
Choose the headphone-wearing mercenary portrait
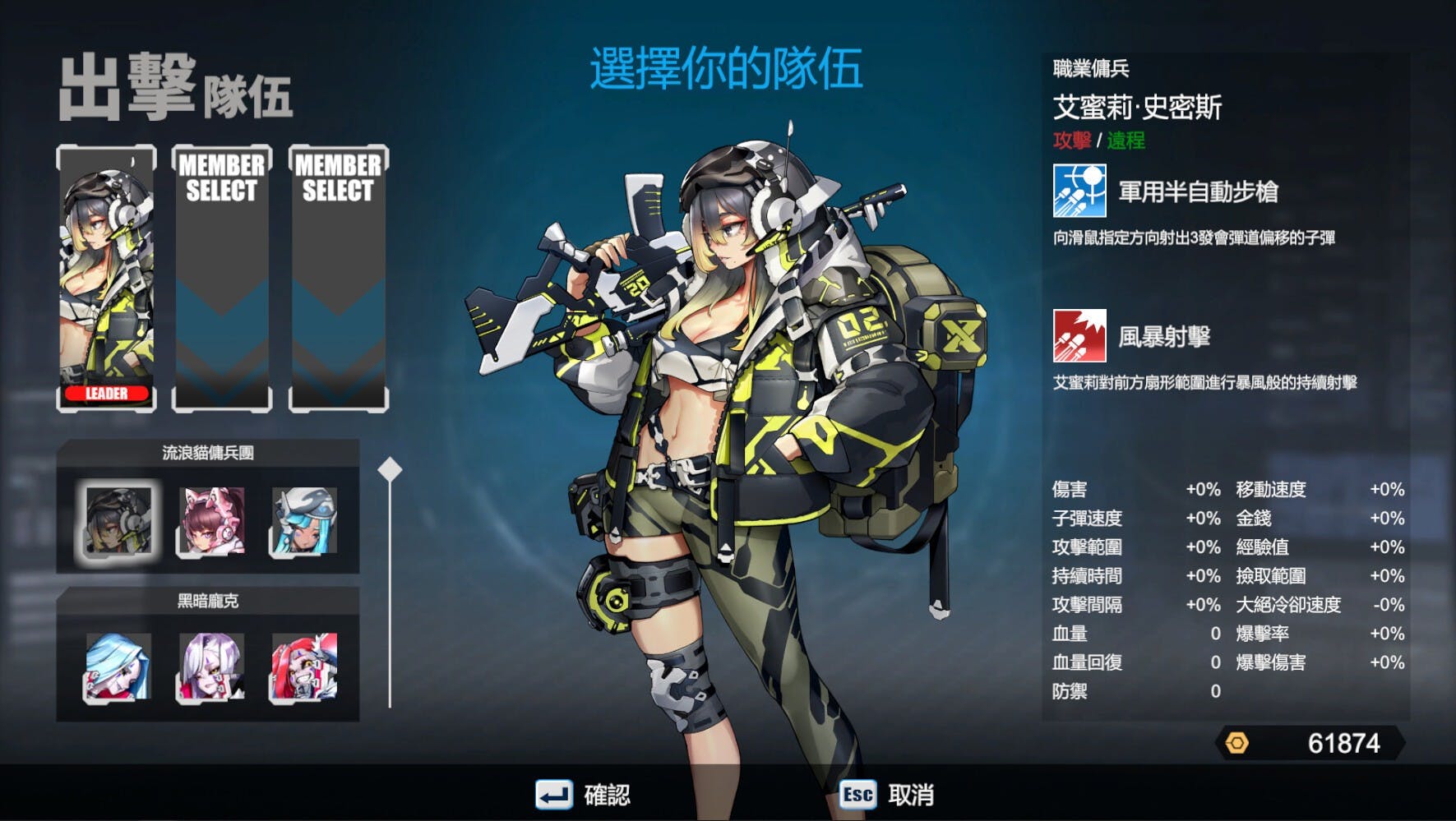point(118,520)
